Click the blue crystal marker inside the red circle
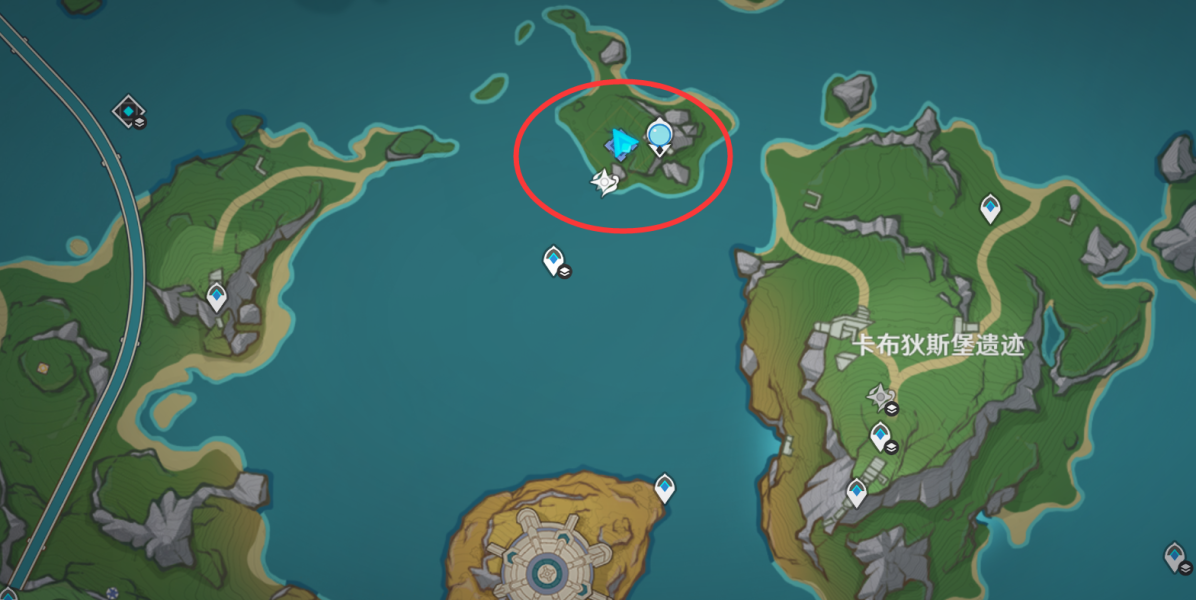The width and height of the screenshot is (1196, 600). click(x=622, y=146)
